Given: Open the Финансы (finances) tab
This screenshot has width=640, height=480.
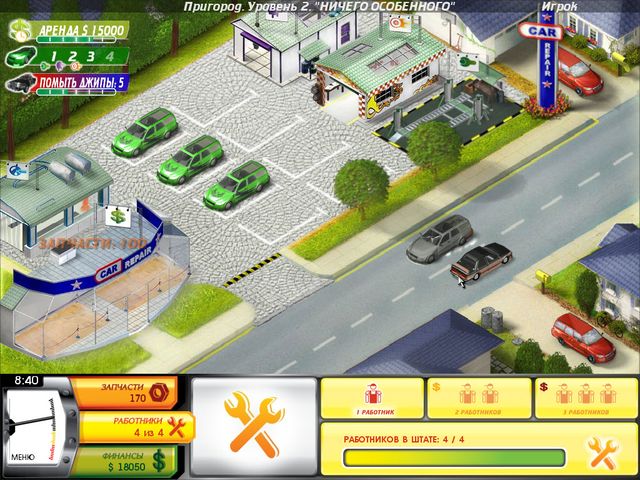Looking at the screenshot, I should [130, 459].
